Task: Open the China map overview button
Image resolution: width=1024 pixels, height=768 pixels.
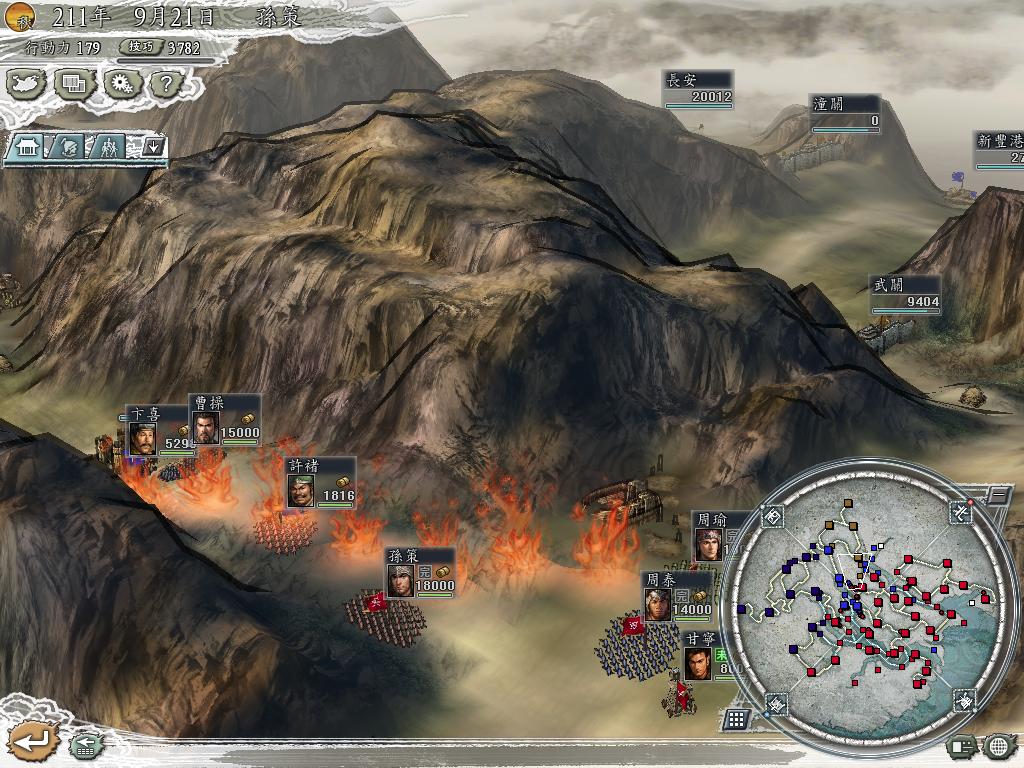Action: (x=28, y=83)
